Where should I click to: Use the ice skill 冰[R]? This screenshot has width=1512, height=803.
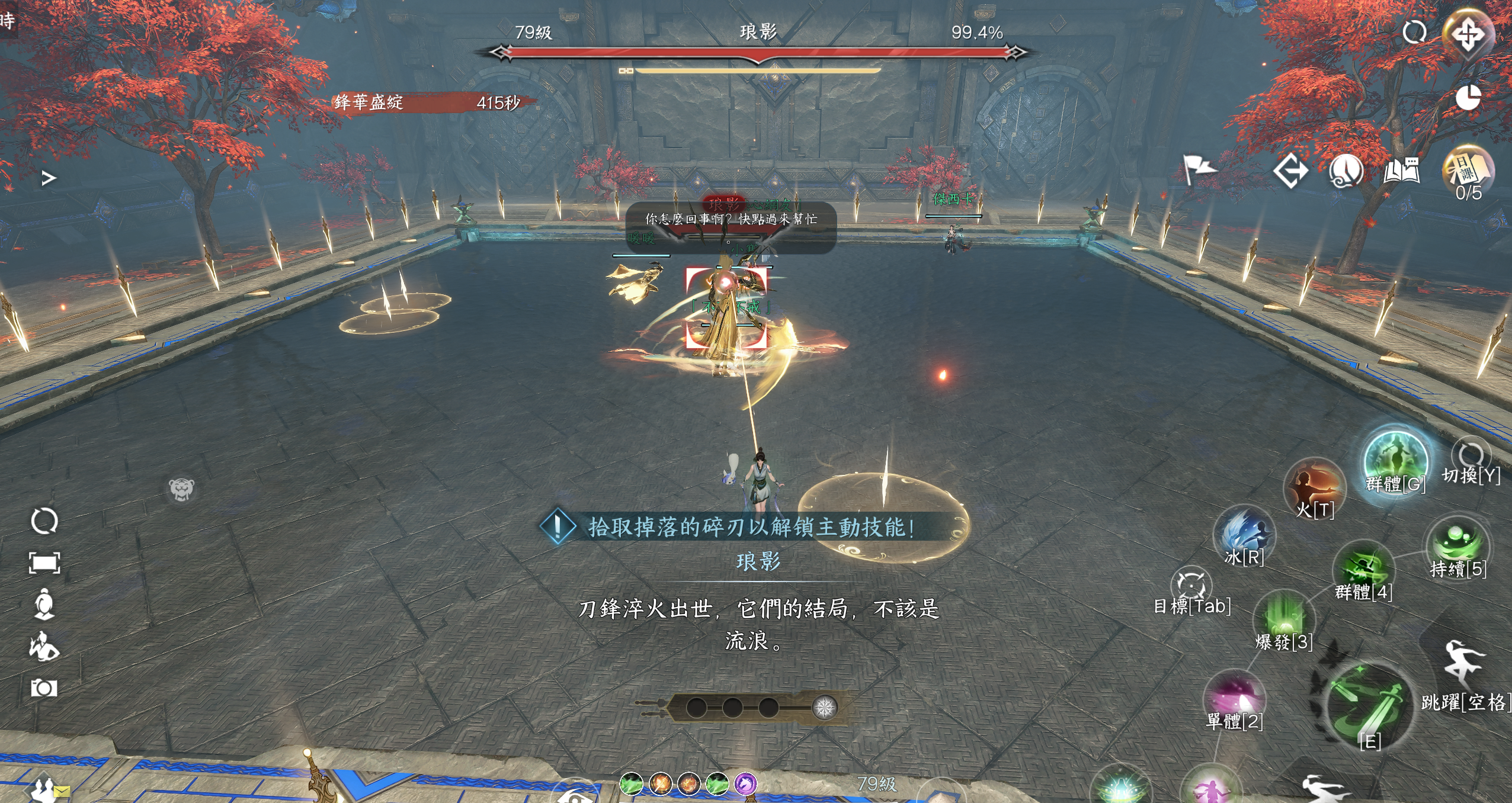click(1244, 533)
